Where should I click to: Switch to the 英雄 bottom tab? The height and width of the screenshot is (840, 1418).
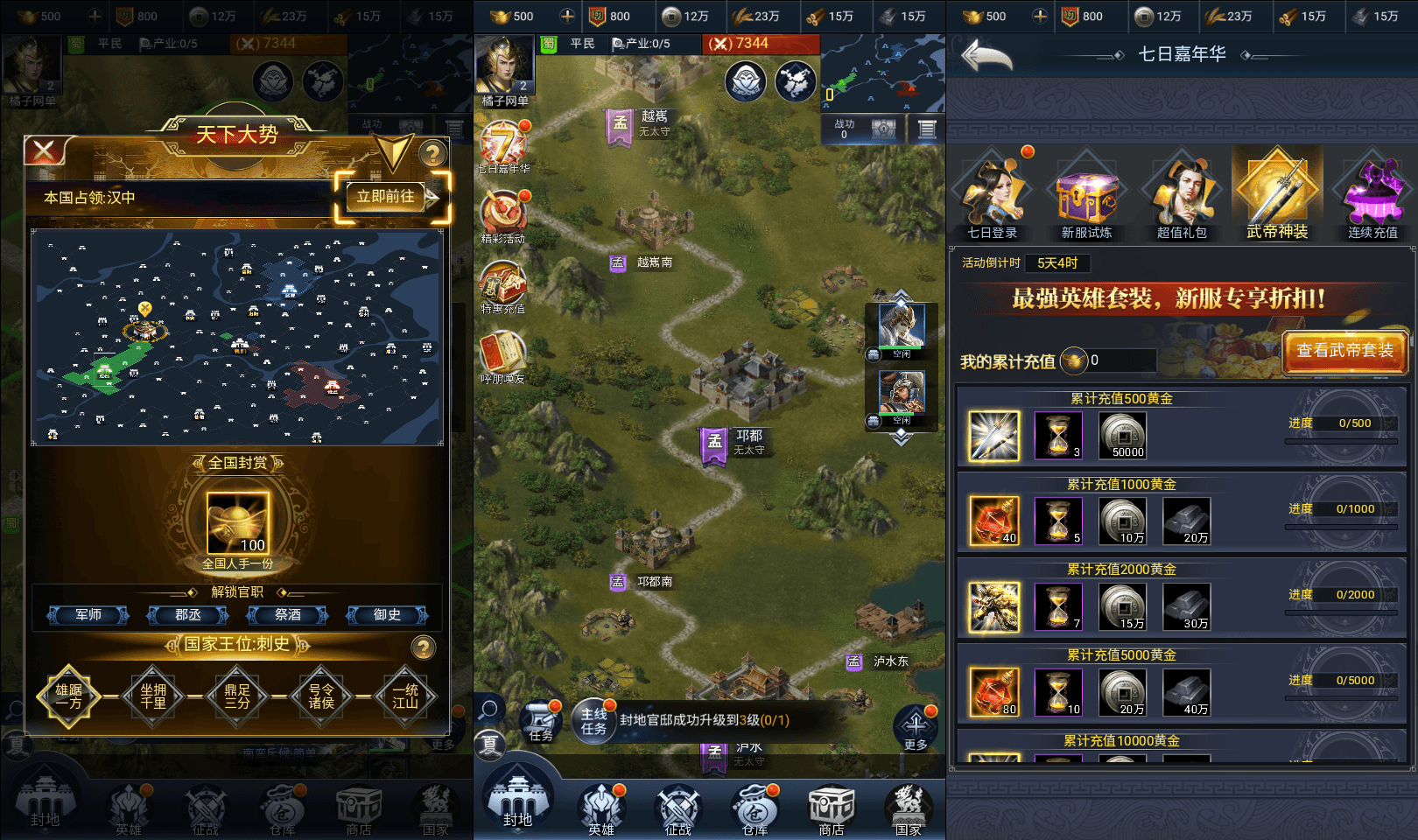[601, 808]
